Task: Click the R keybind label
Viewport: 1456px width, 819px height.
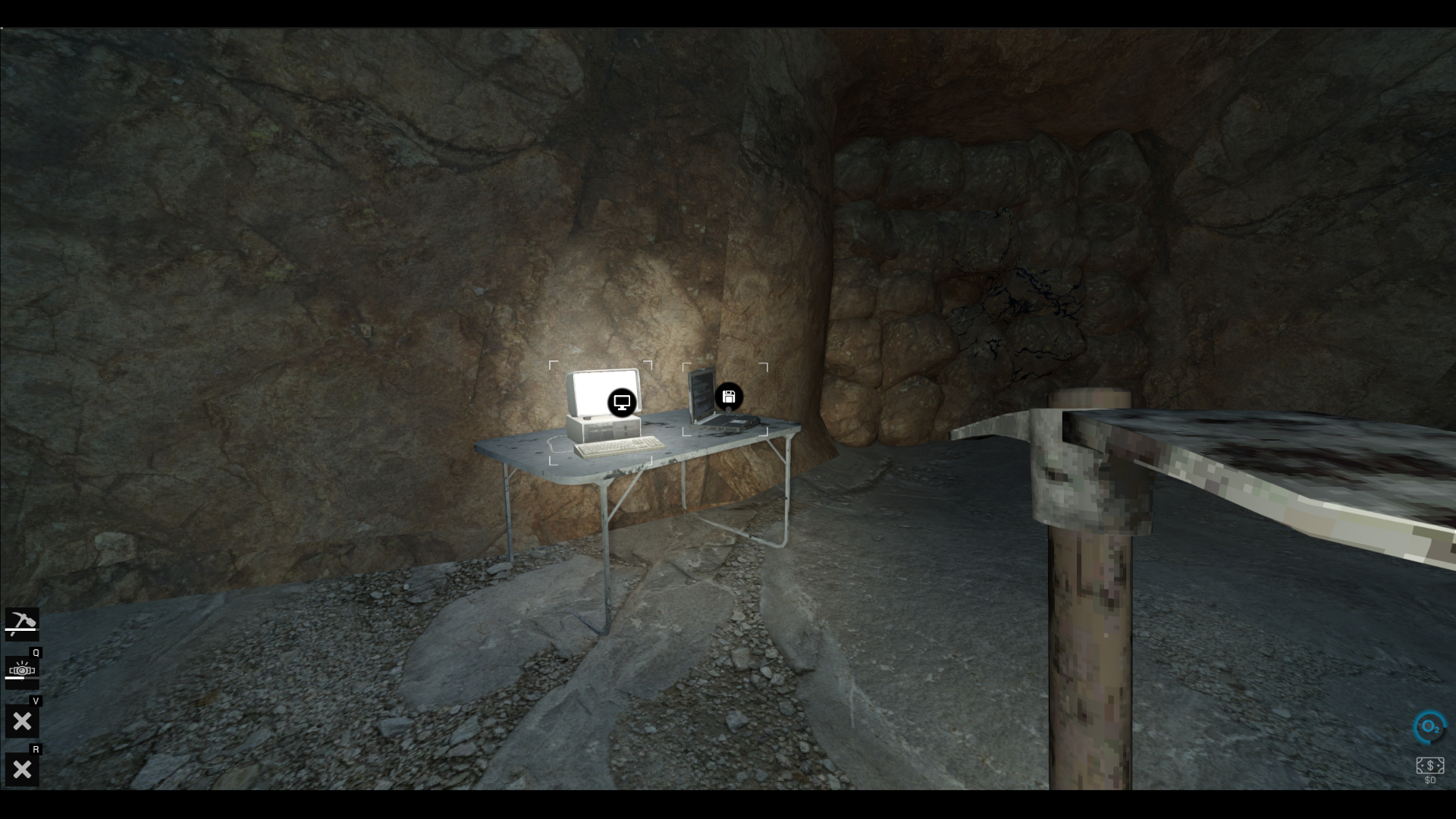Action: click(x=36, y=750)
